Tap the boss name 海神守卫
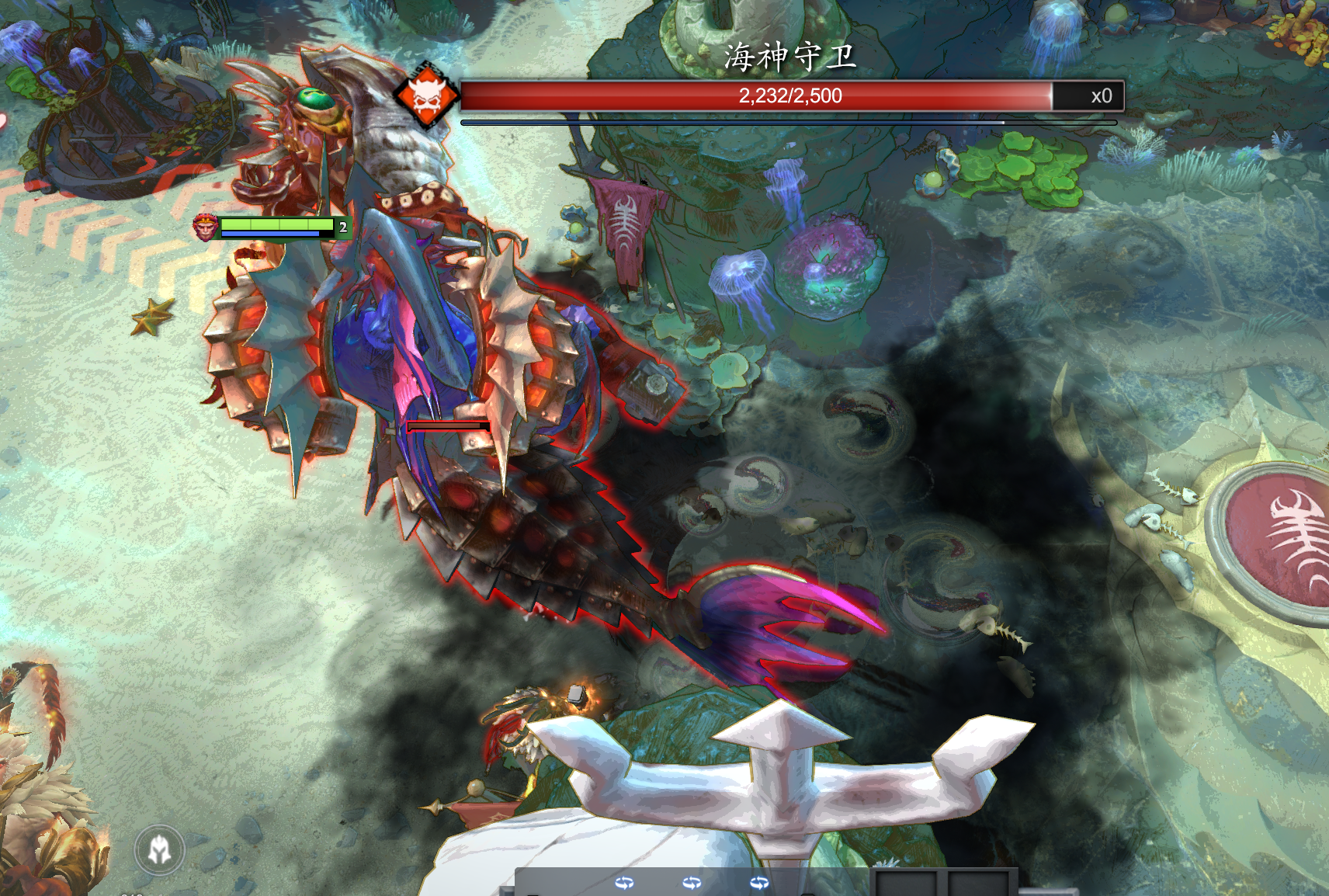Screen dimensions: 1329x896 (786, 58)
